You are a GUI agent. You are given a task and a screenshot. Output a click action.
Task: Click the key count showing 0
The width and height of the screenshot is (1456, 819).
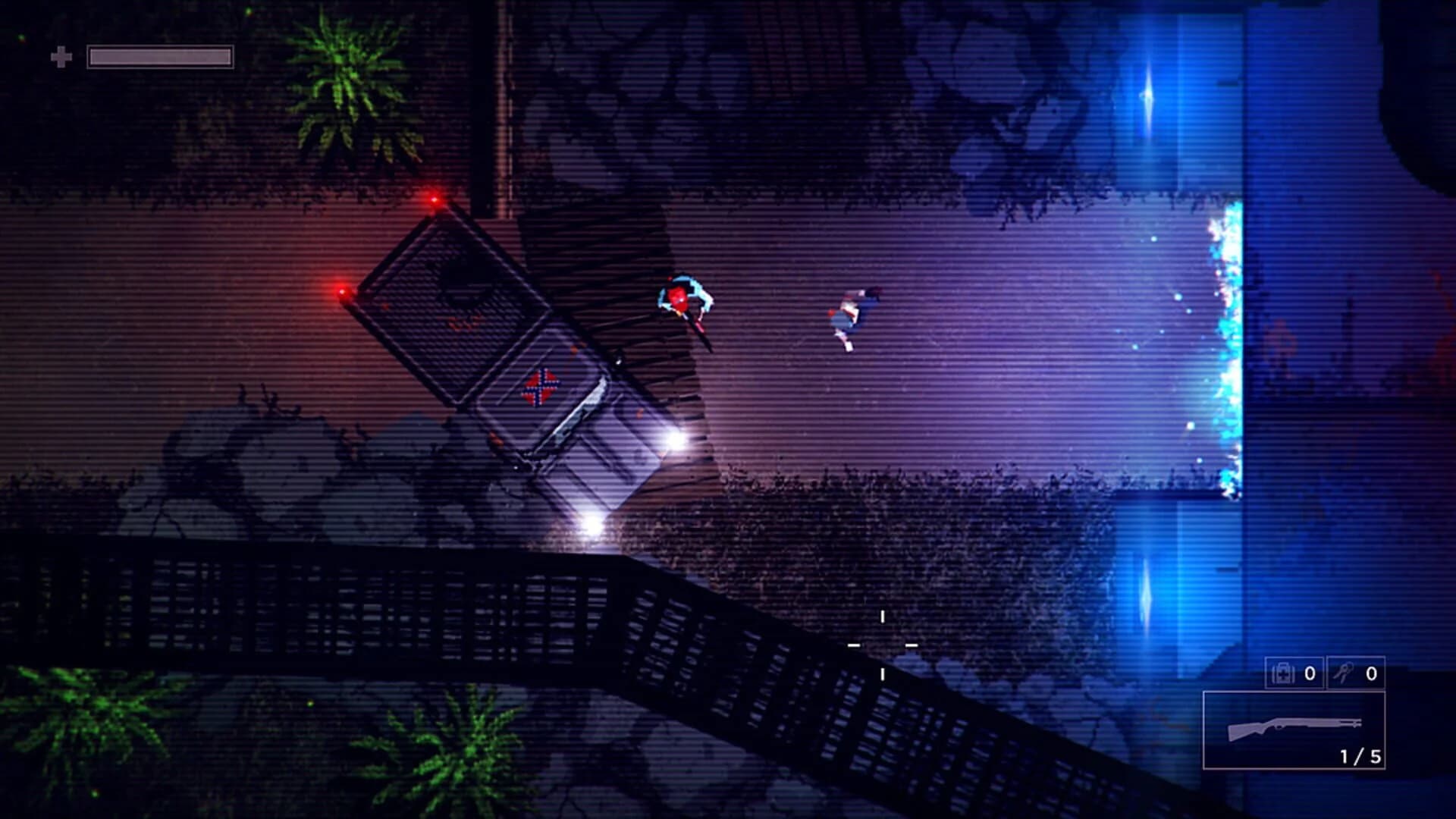1371,673
